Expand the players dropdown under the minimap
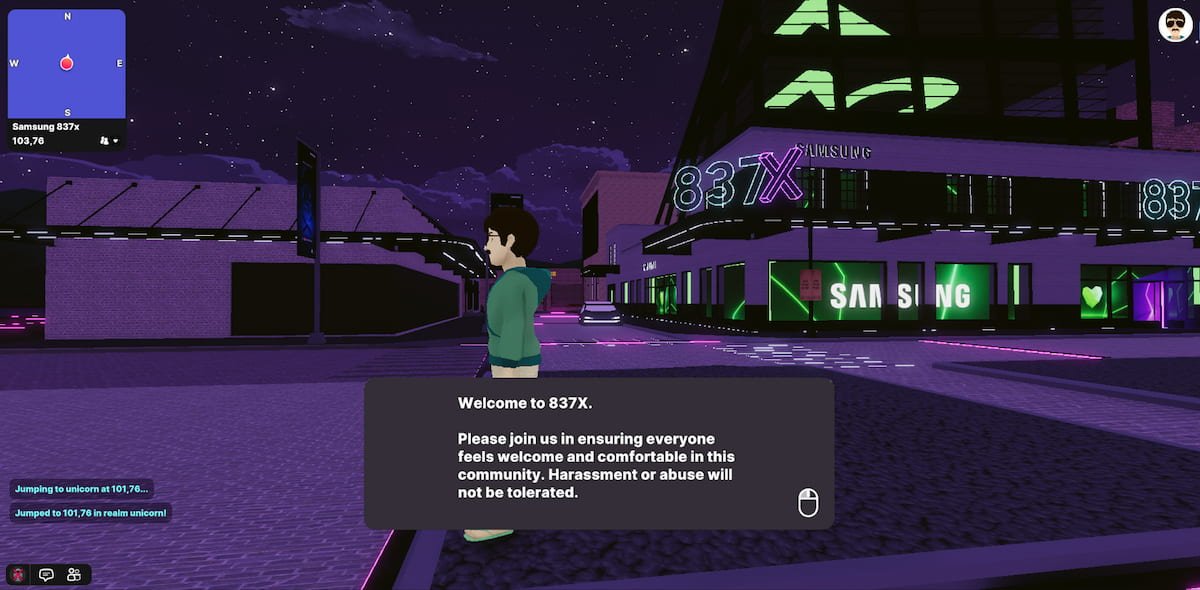The width and height of the screenshot is (1200, 590). click(x=109, y=141)
